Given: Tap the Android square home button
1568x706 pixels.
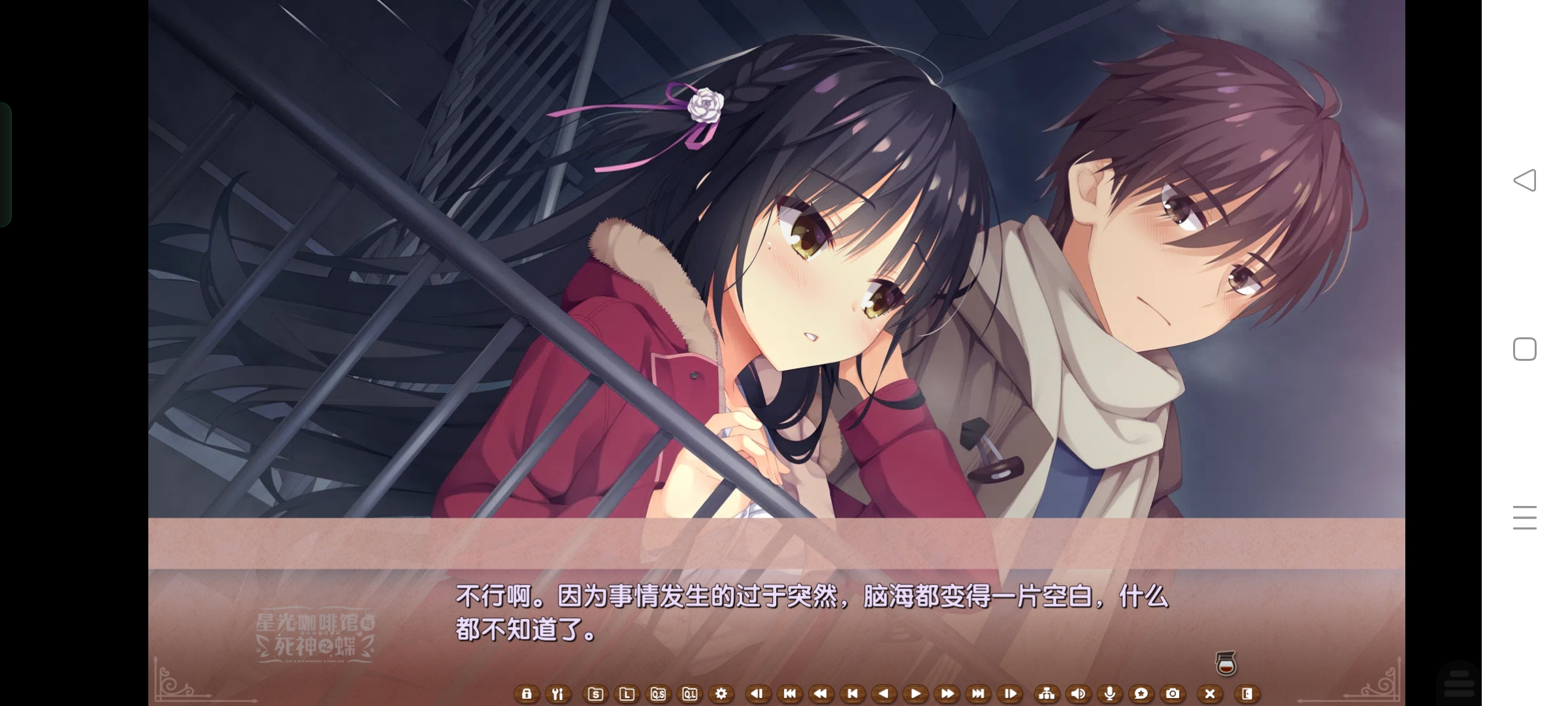Looking at the screenshot, I should 1524,349.
